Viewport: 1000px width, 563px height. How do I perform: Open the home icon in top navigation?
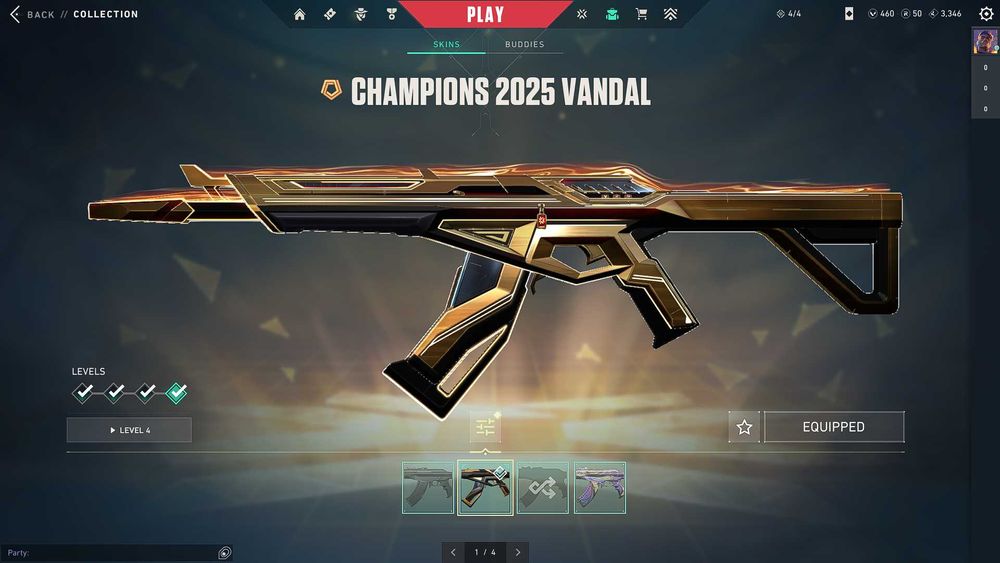pos(299,14)
